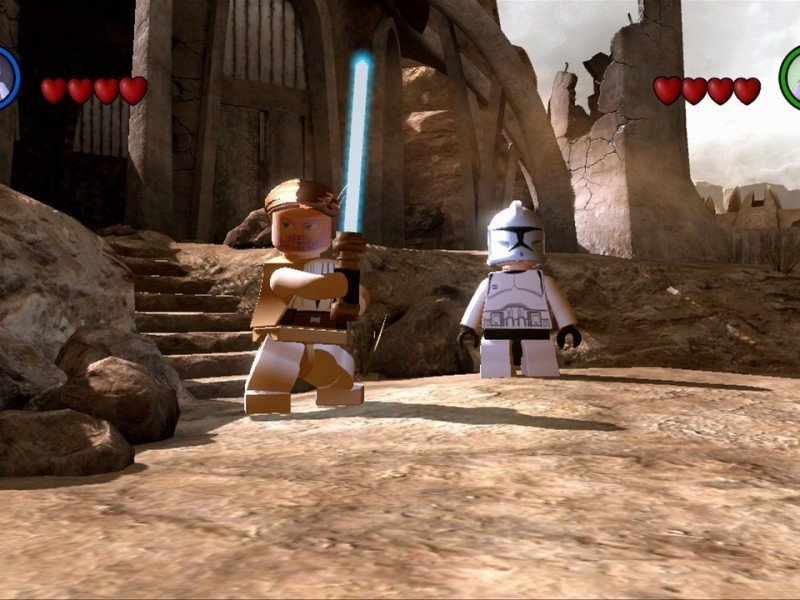The height and width of the screenshot is (600, 800).
Task: Select the green-ringed player two portrait
Action: (x=791, y=78)
